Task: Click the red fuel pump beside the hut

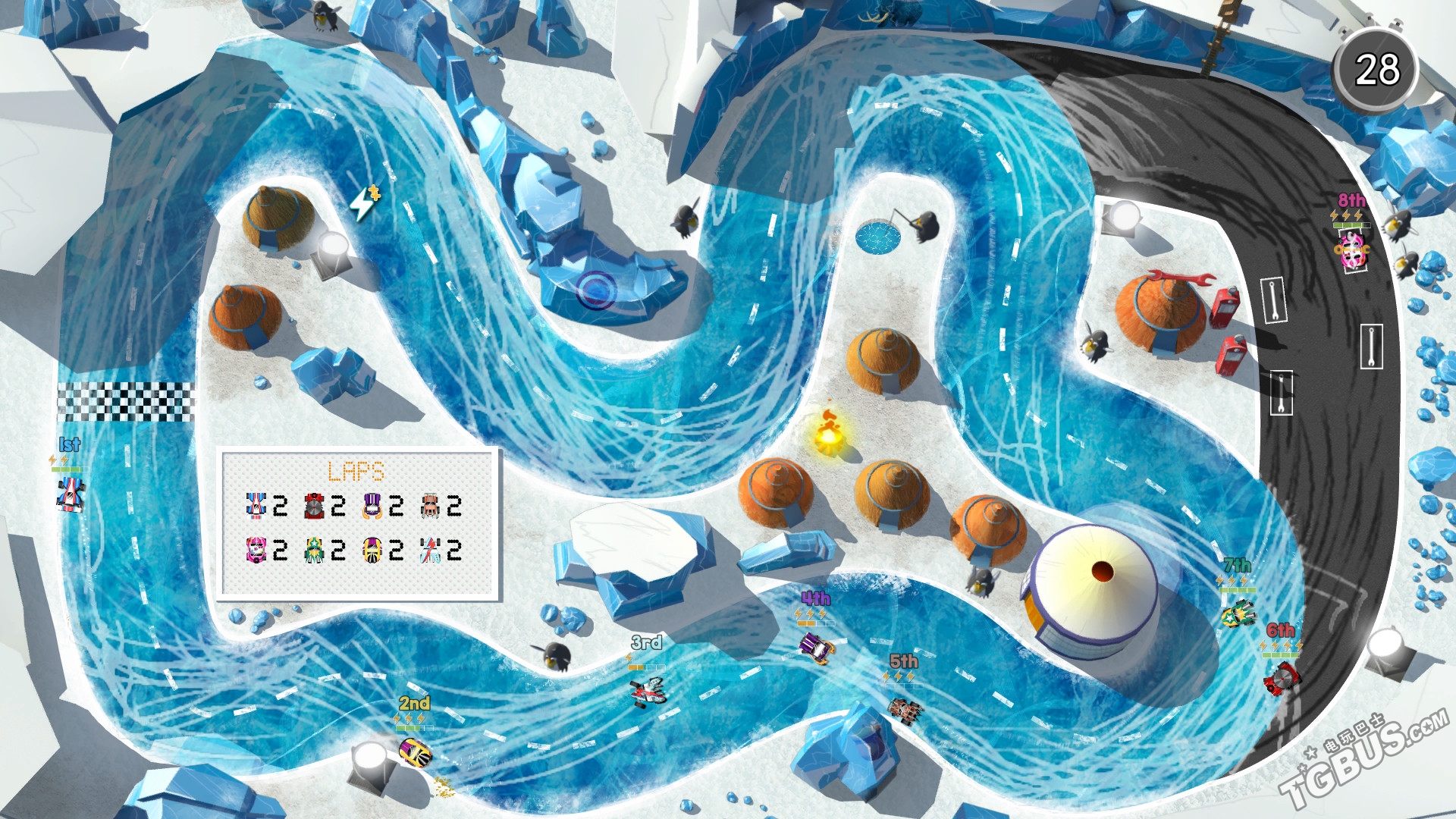Action: pyautogui.click(x=1226, y=307)
